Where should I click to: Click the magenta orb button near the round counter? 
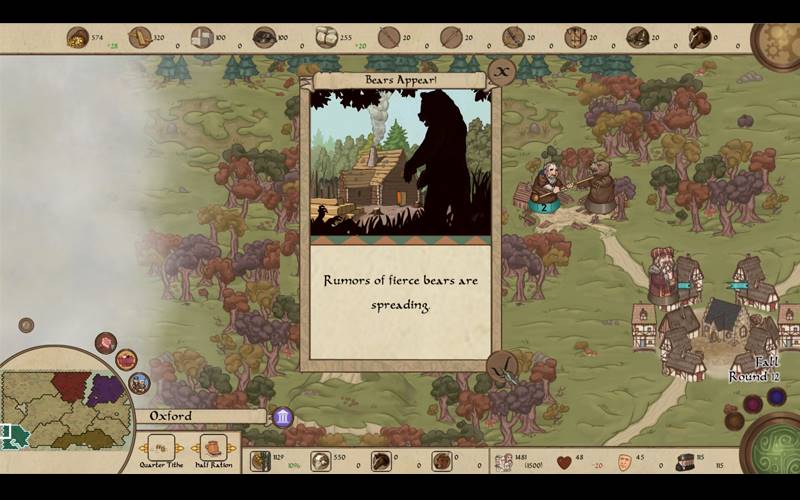(x=752, y=404)
